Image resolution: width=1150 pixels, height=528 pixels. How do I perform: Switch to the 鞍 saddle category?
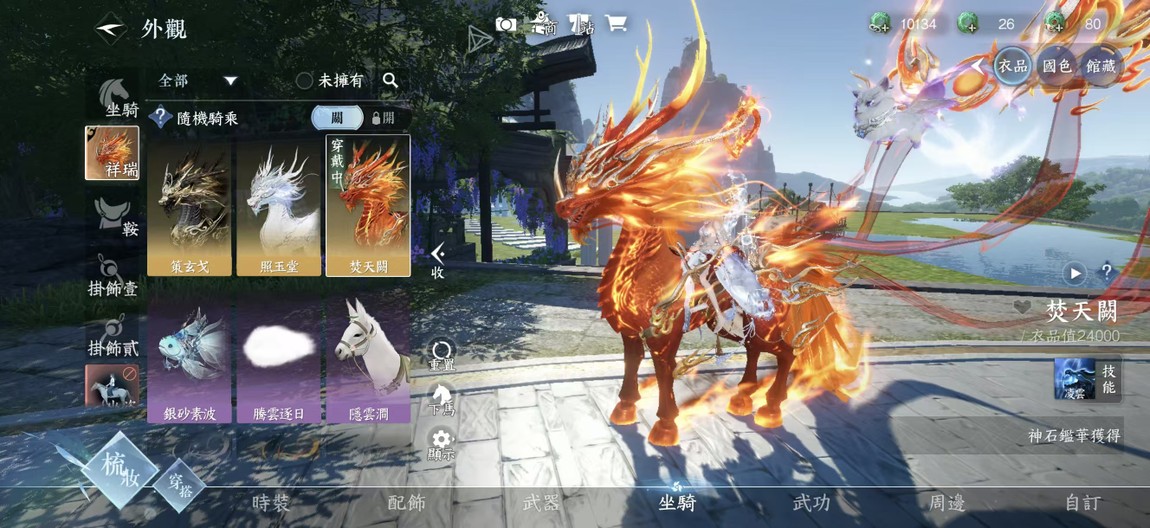pyautogui.click(x=113, y=217)
